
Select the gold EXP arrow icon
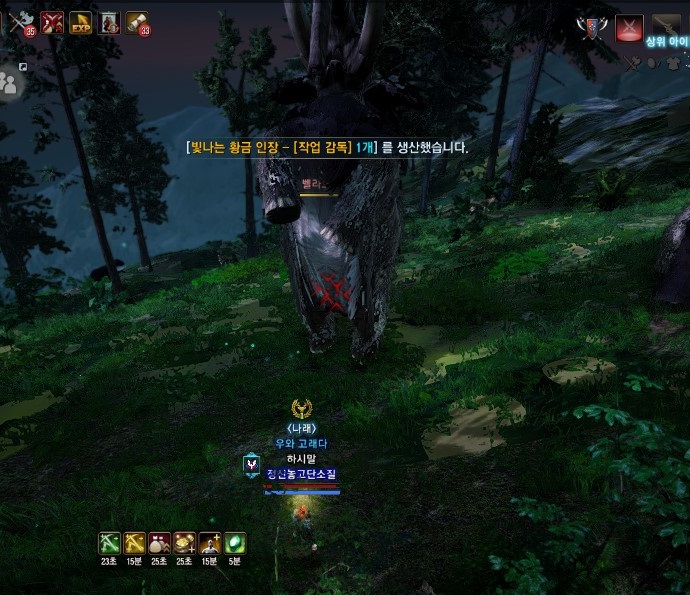[81, 22]
